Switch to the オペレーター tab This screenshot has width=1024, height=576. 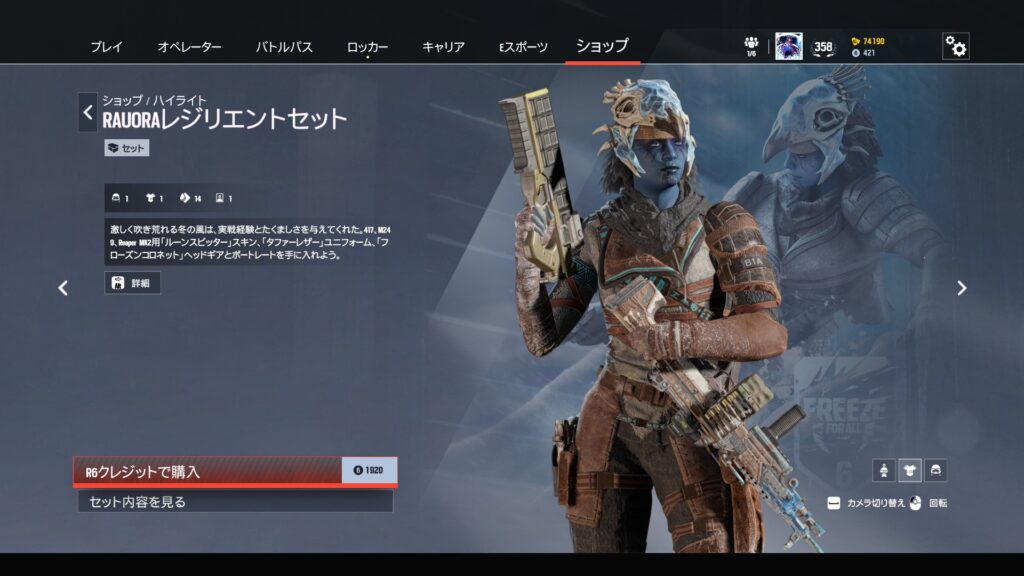coord(189,47)
